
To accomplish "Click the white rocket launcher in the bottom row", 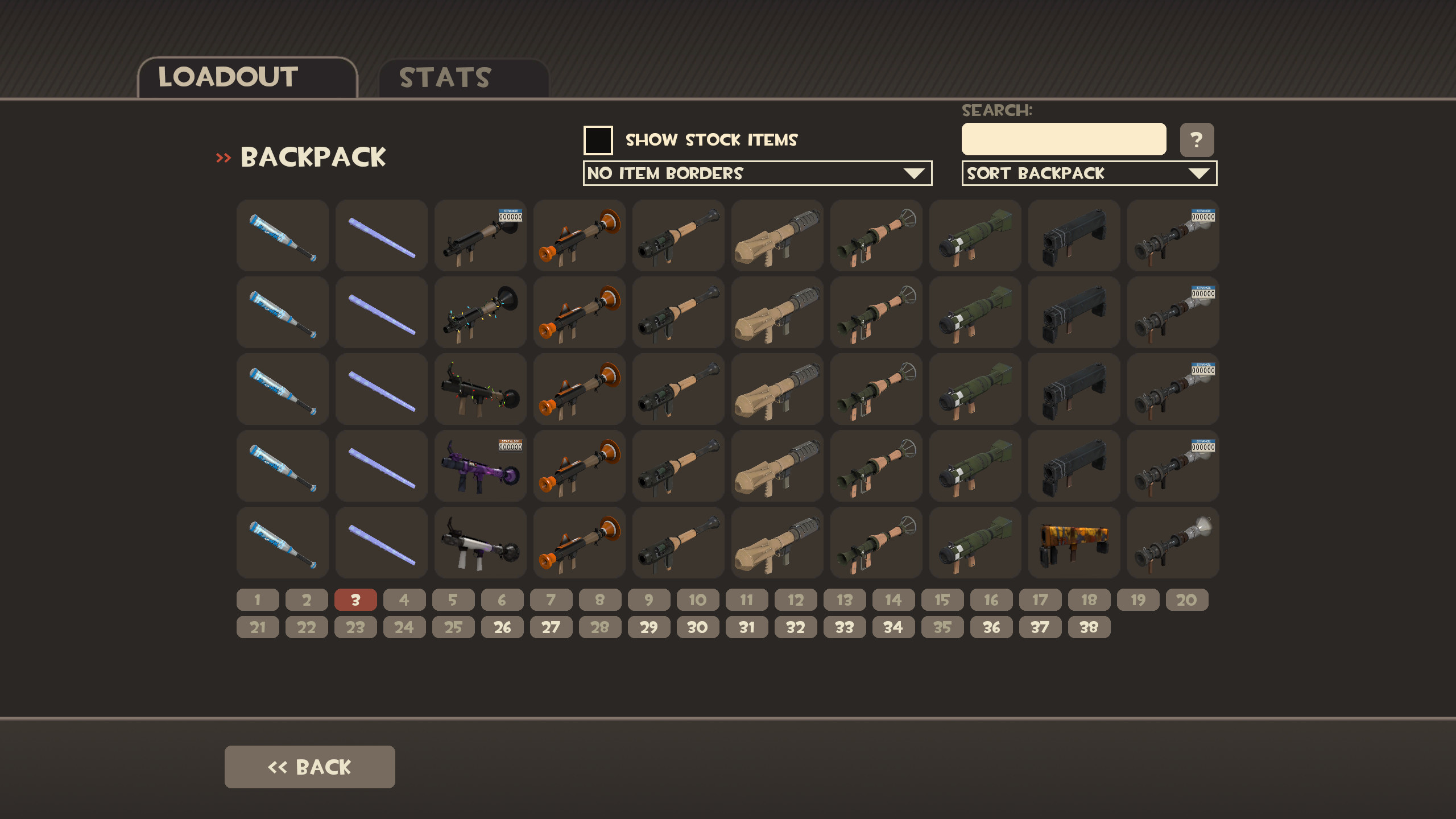I will 479,543.
